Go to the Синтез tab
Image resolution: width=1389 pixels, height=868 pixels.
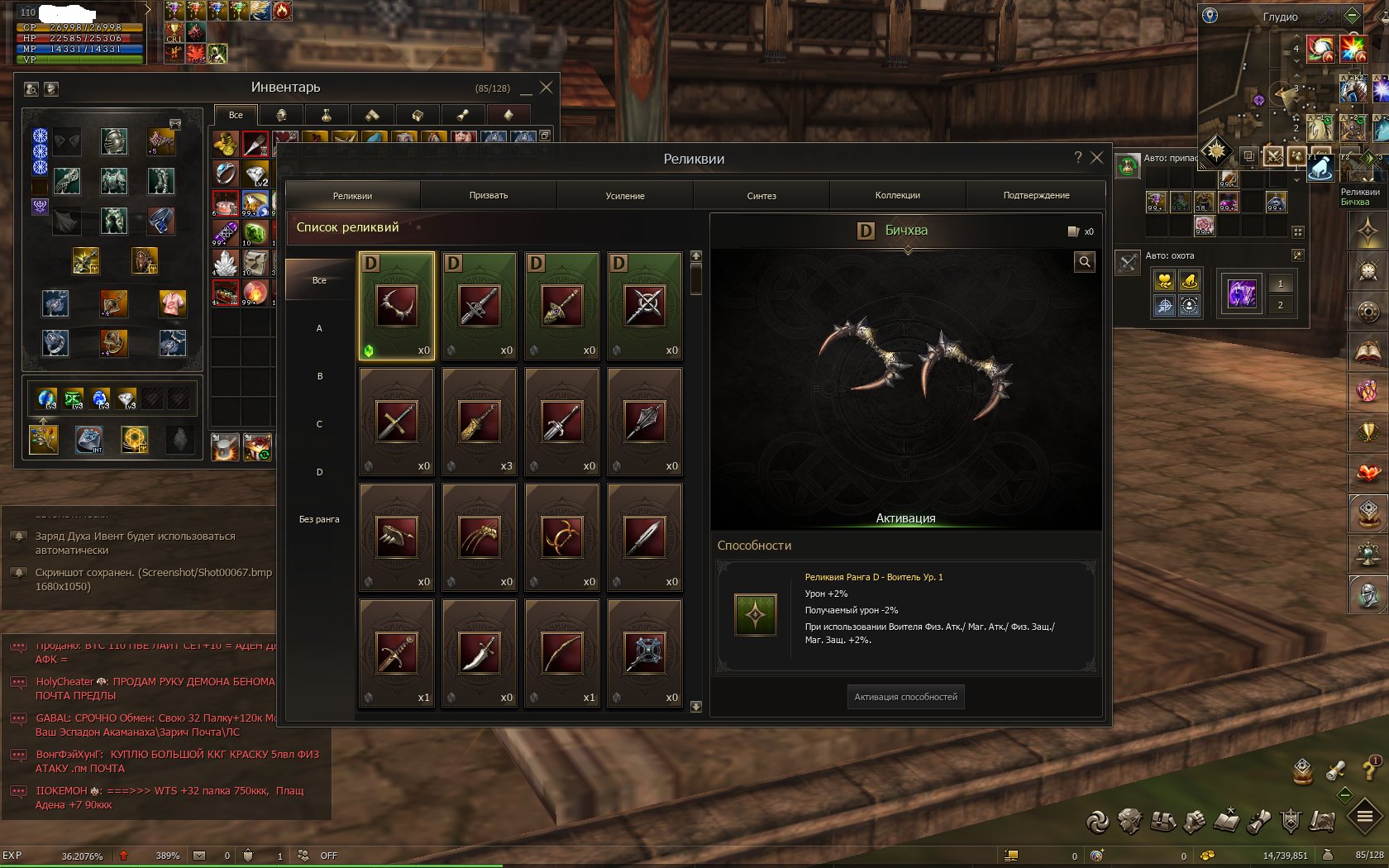tap(761, 196)
